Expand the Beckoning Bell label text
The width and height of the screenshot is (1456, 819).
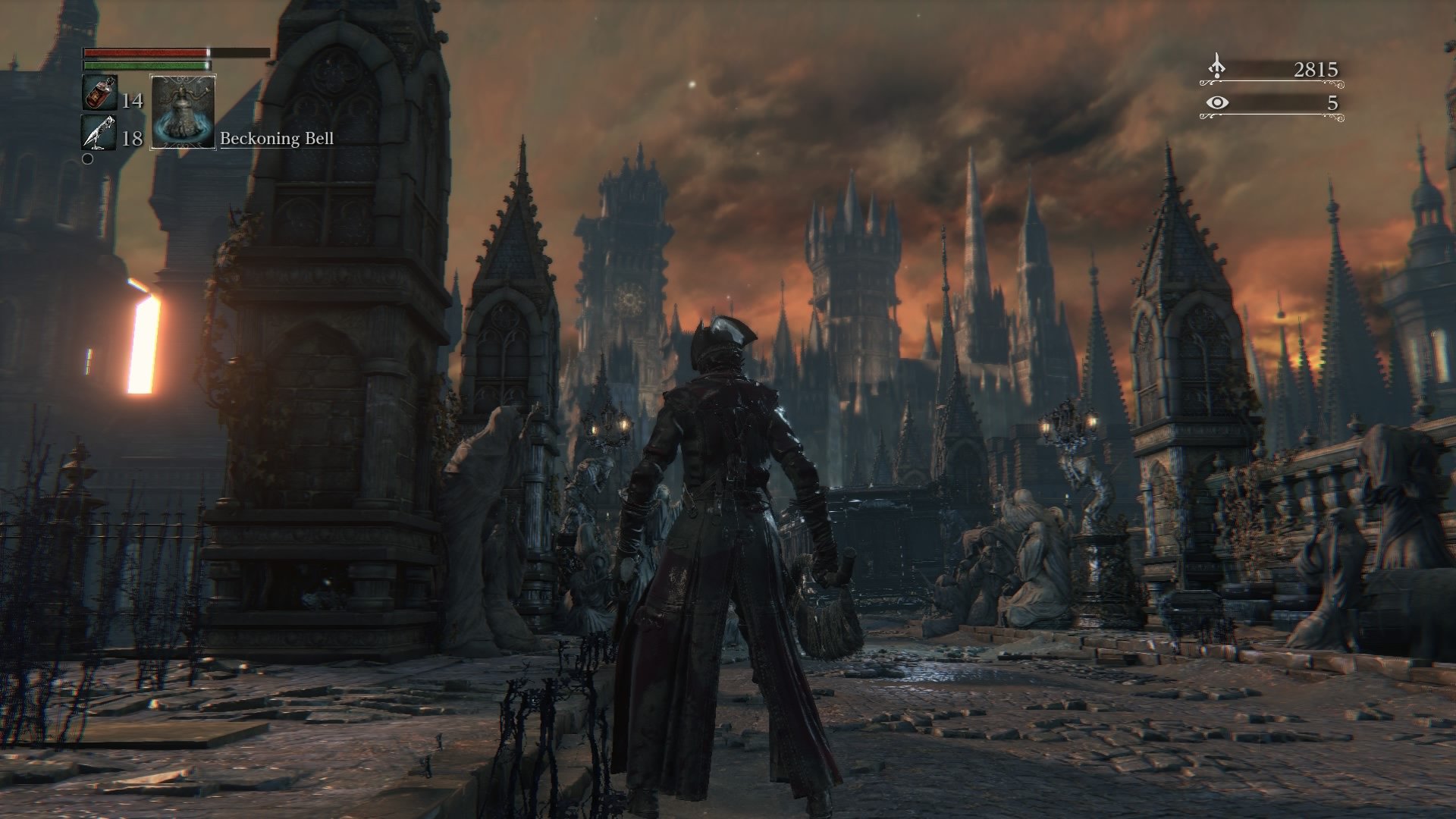tap(278, 140)
